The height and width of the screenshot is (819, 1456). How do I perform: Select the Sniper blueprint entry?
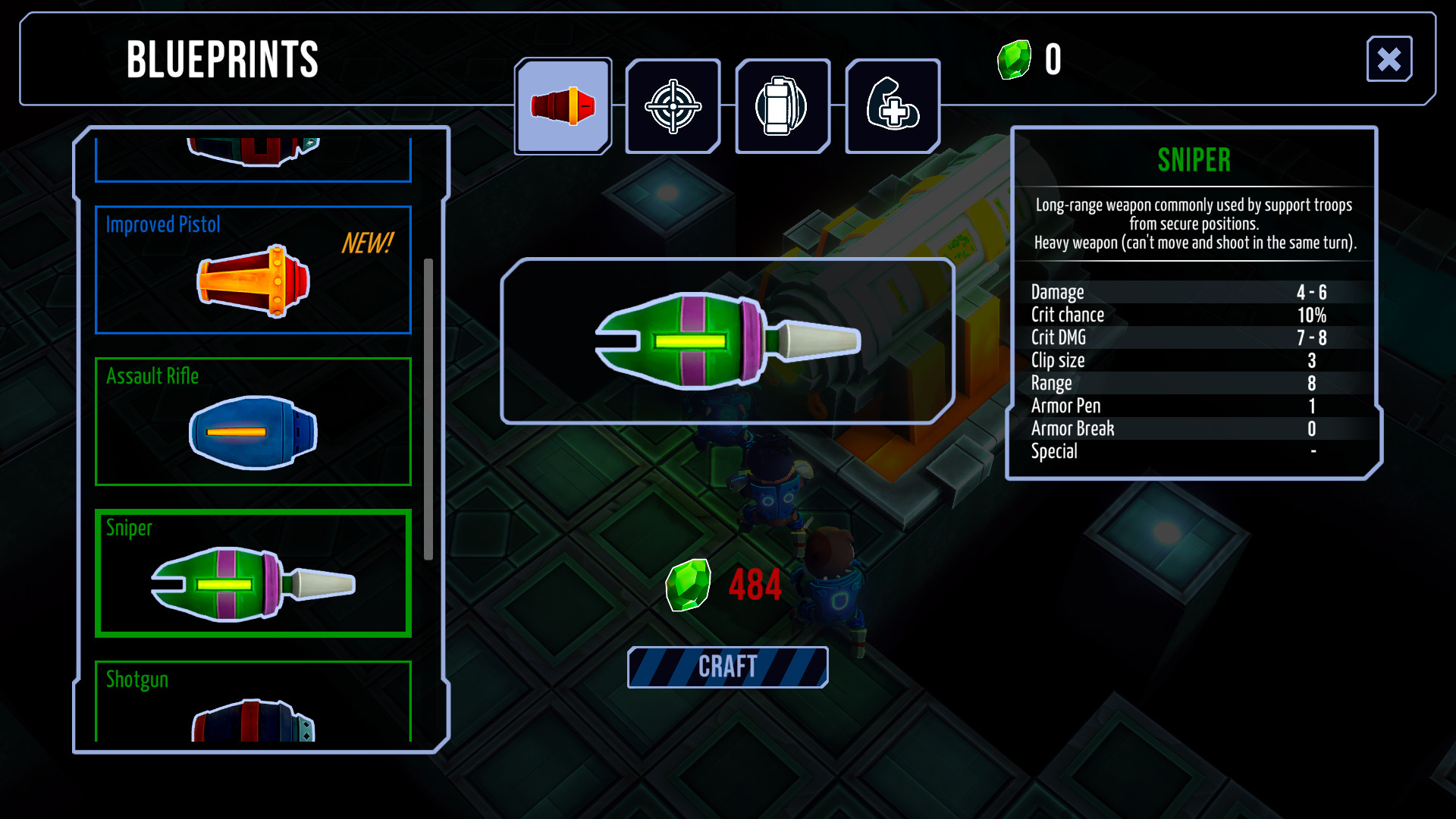pyautogui.click(x=253, y=573)
